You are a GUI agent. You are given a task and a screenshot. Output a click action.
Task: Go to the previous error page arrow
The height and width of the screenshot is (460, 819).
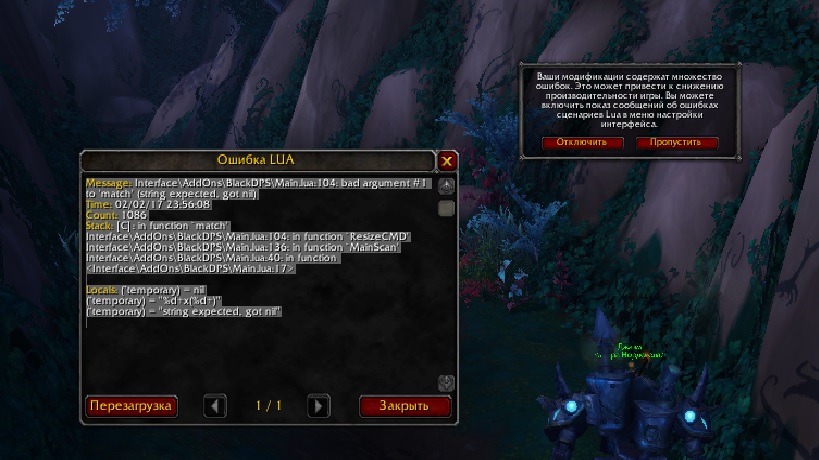click(x=215, y=406)
